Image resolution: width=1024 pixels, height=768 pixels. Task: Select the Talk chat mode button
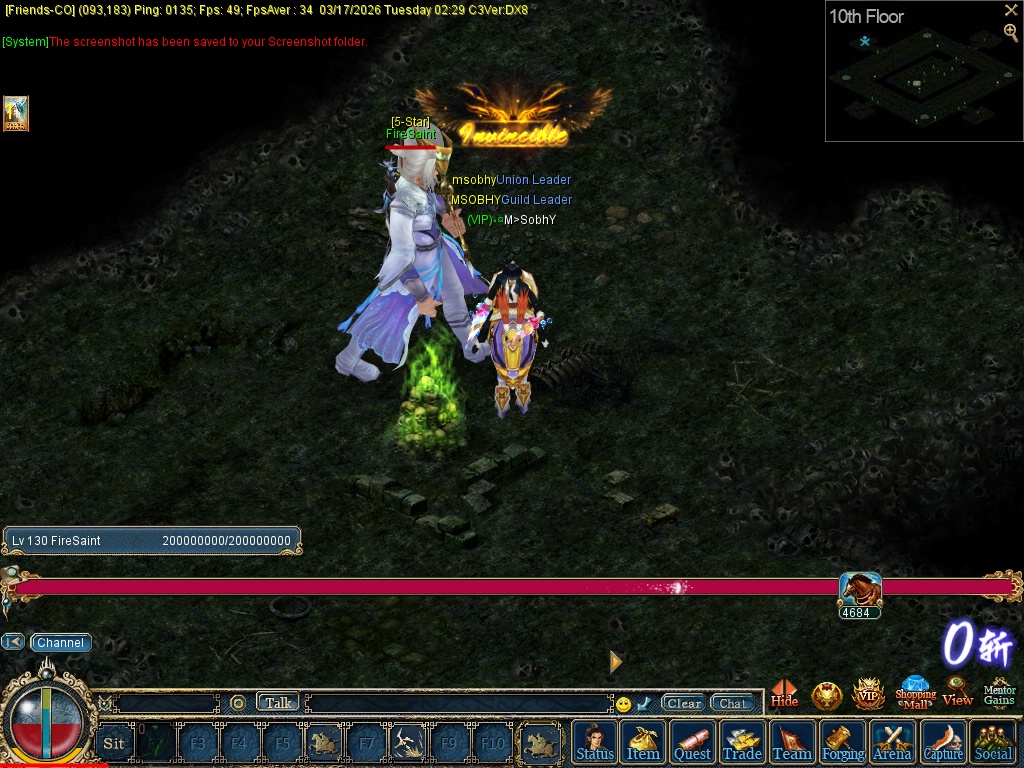pyautogui.click(x=278, y=703)
